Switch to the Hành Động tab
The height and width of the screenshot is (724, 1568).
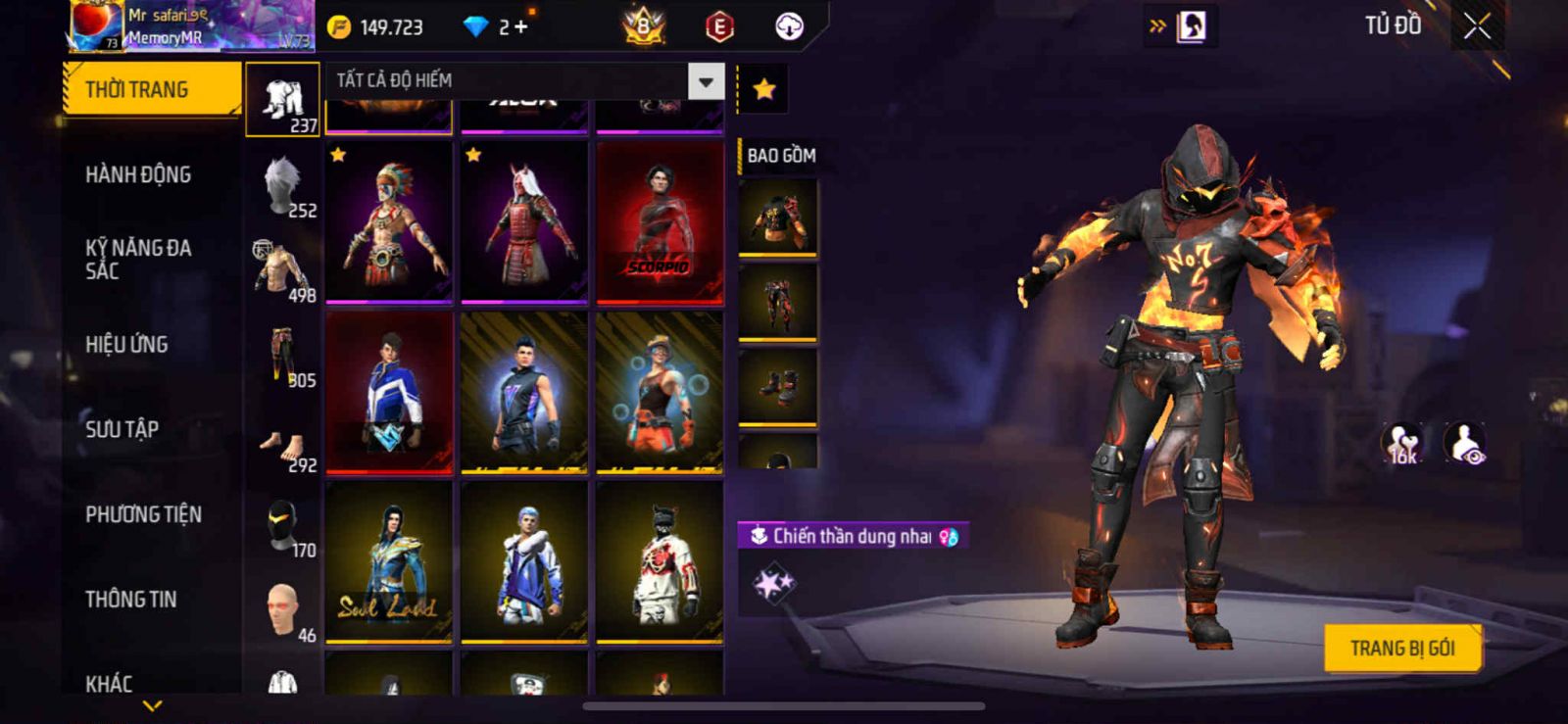pyautogui.click(x=138, y=174)
